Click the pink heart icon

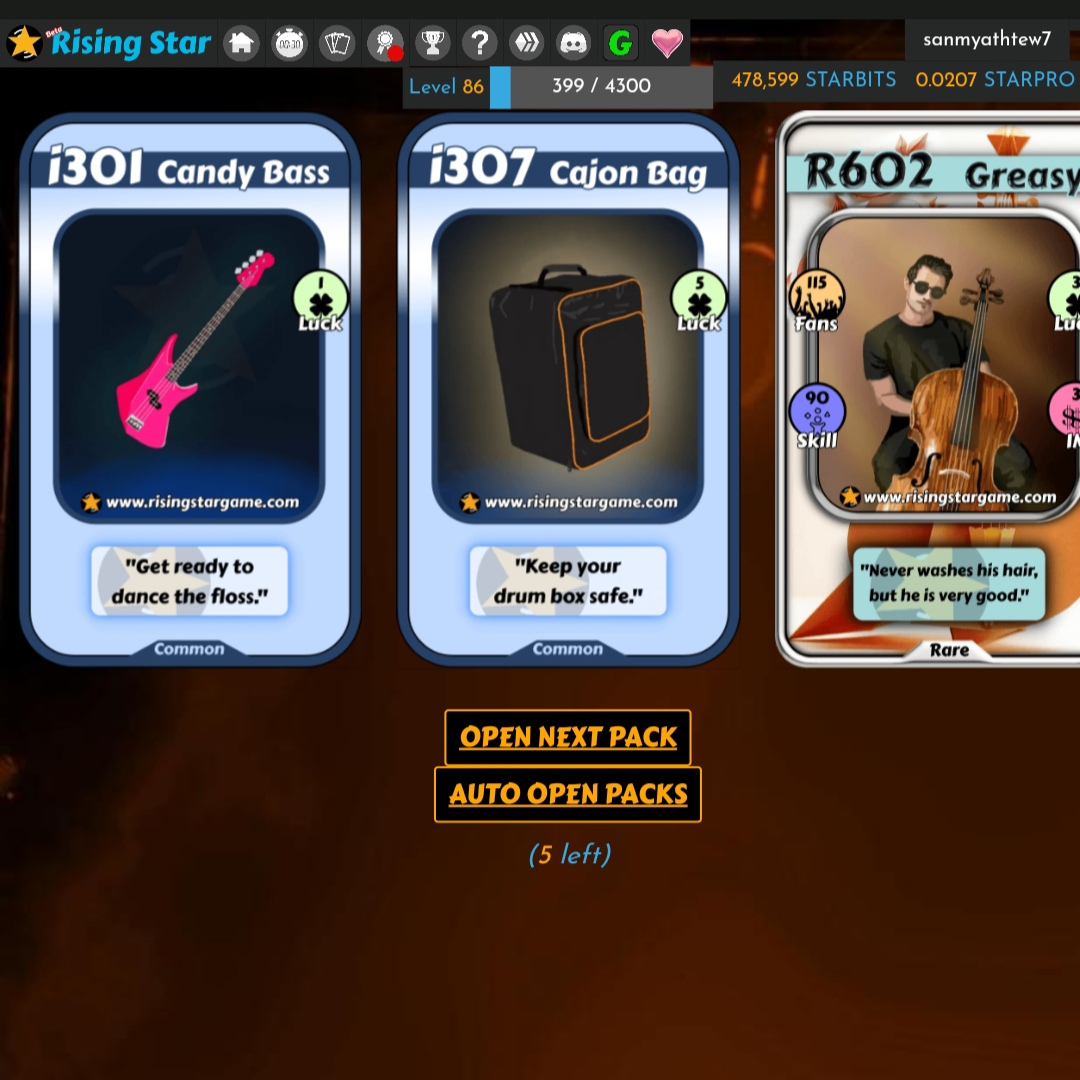pos(667,43)
